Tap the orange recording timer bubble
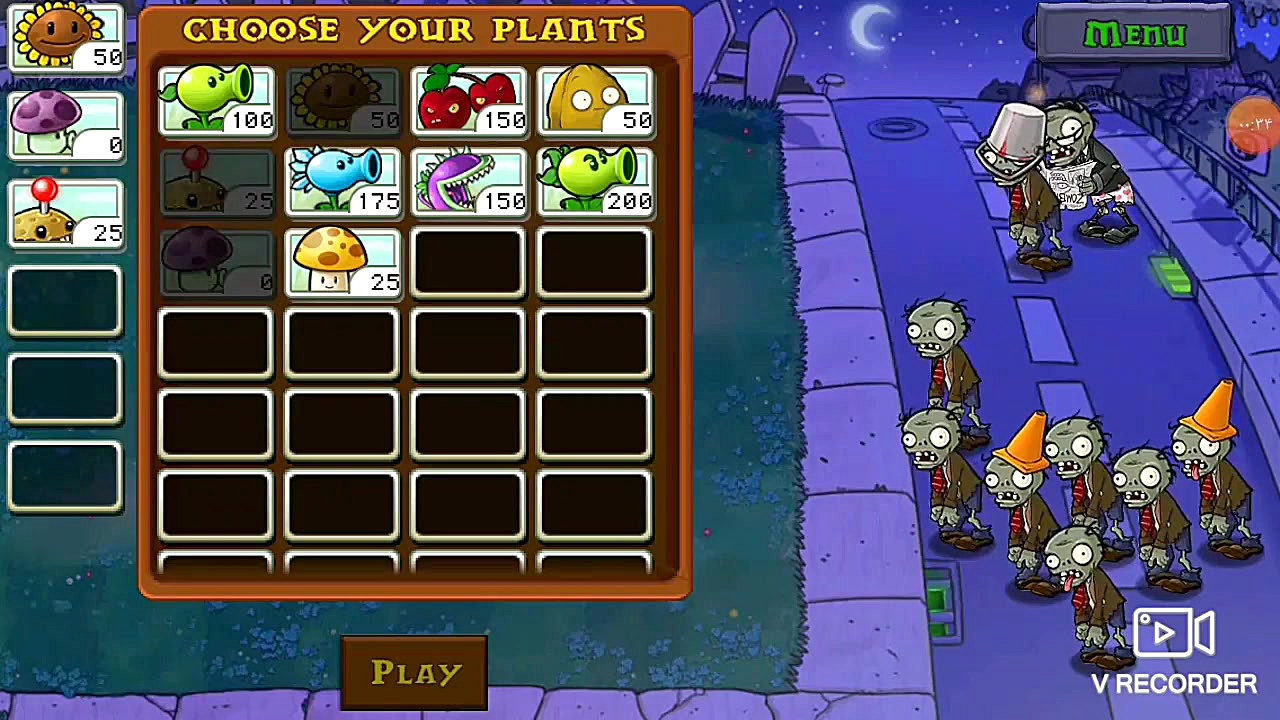 1256,125
